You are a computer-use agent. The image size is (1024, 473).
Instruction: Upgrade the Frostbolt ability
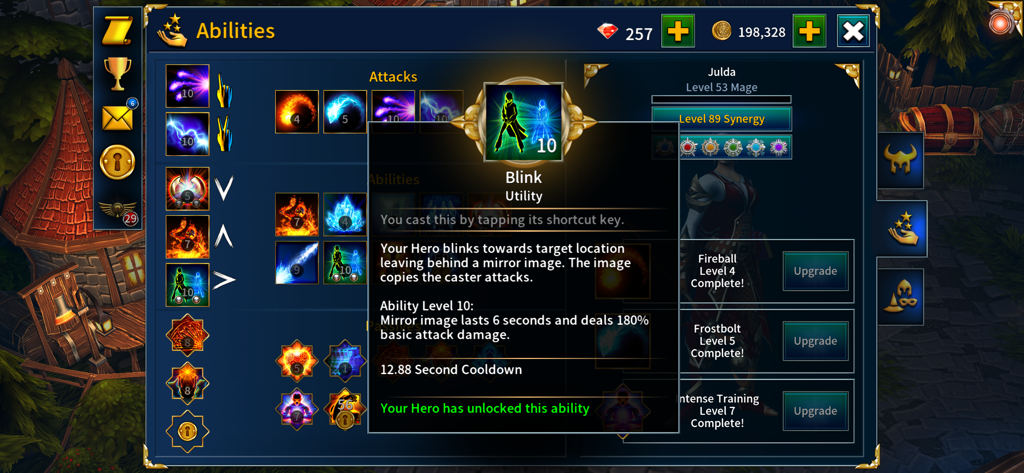pos(815,340)
